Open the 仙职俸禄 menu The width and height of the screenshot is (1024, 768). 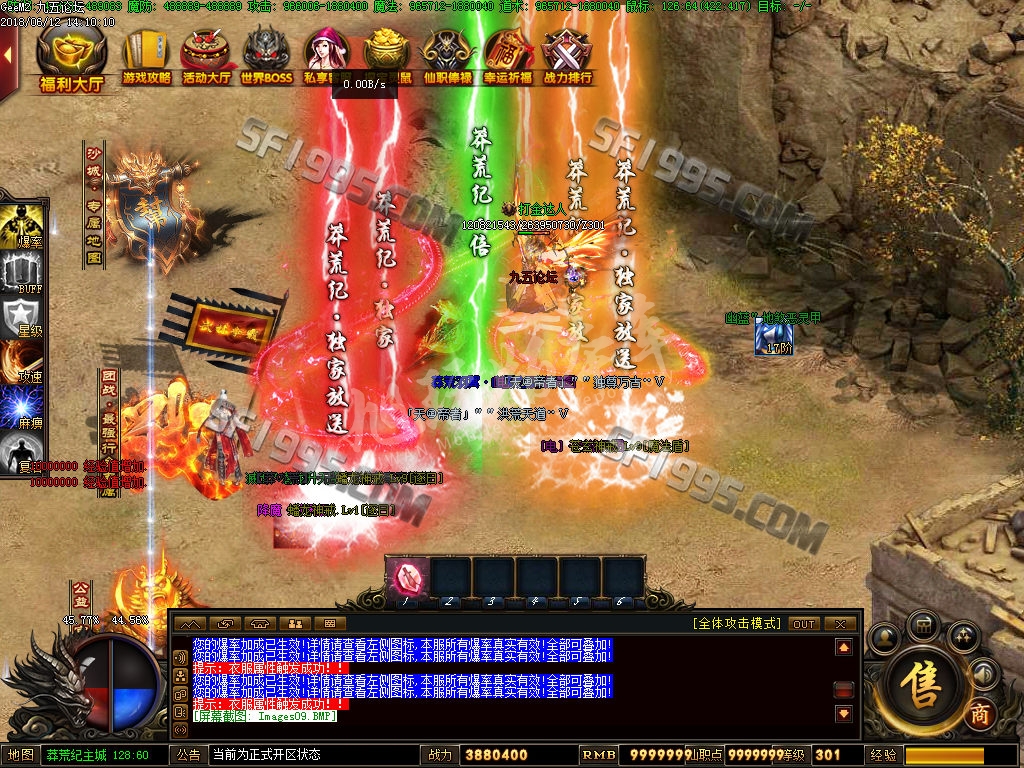click(x=446, y=57)
